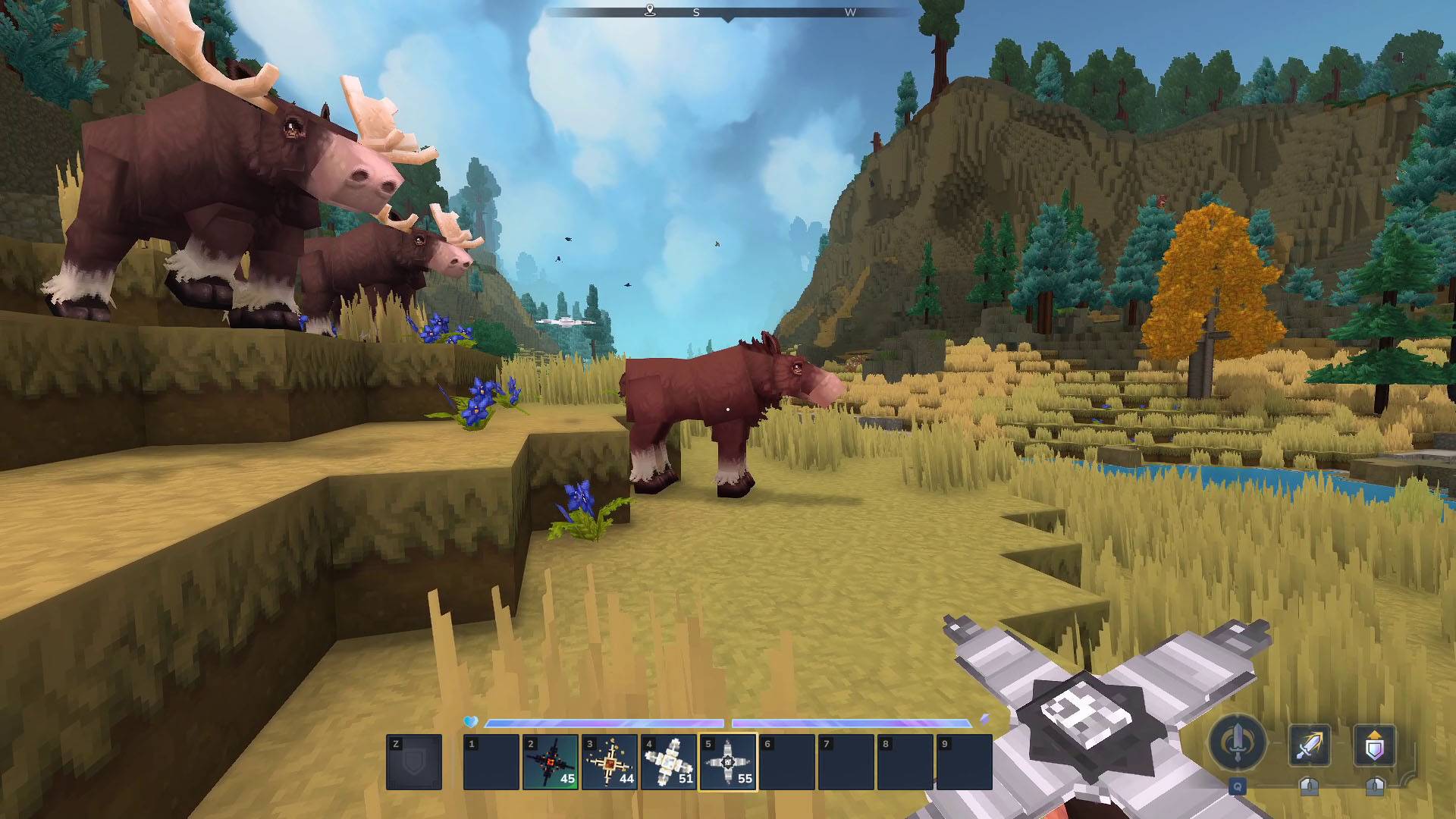Use the shield with up-arrow guard ability
This screenshot has width=1456, height=819.
click(x=1374, y=745)
